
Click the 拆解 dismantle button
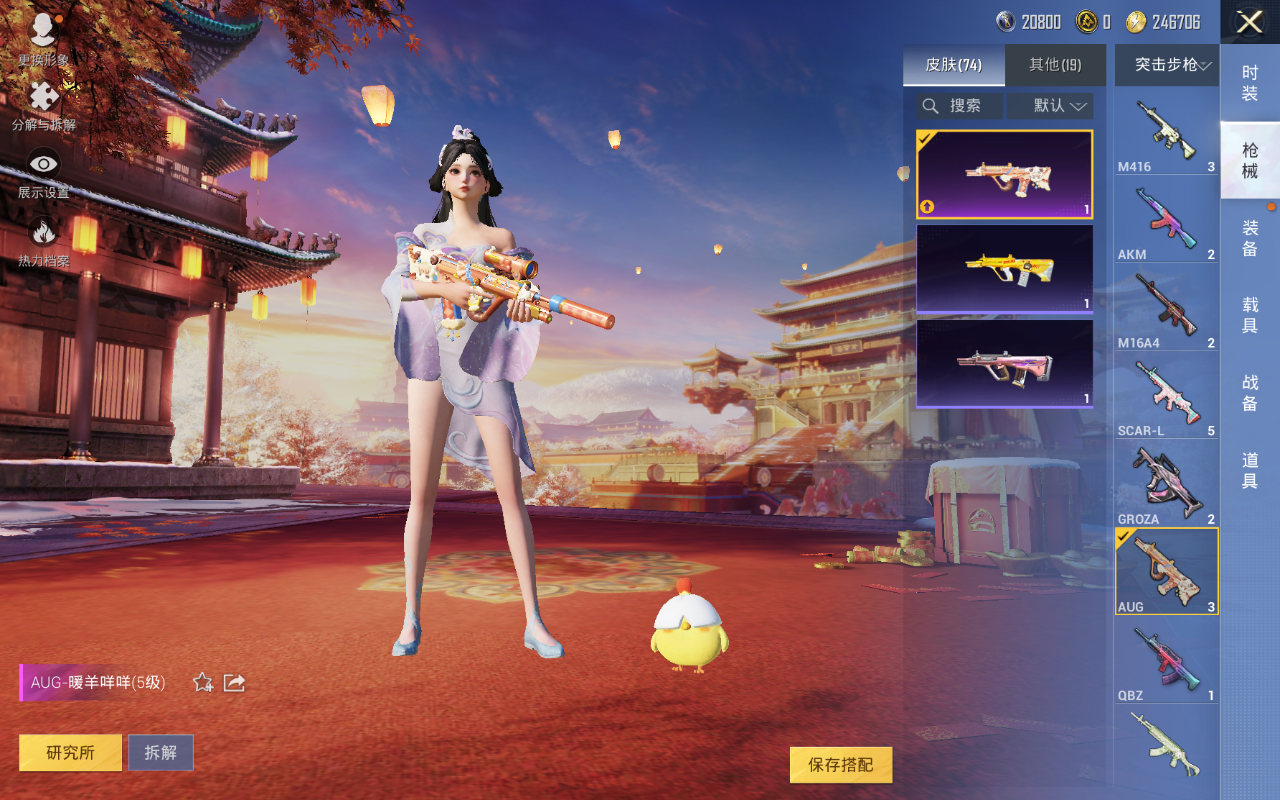click(x=160, y=753)
